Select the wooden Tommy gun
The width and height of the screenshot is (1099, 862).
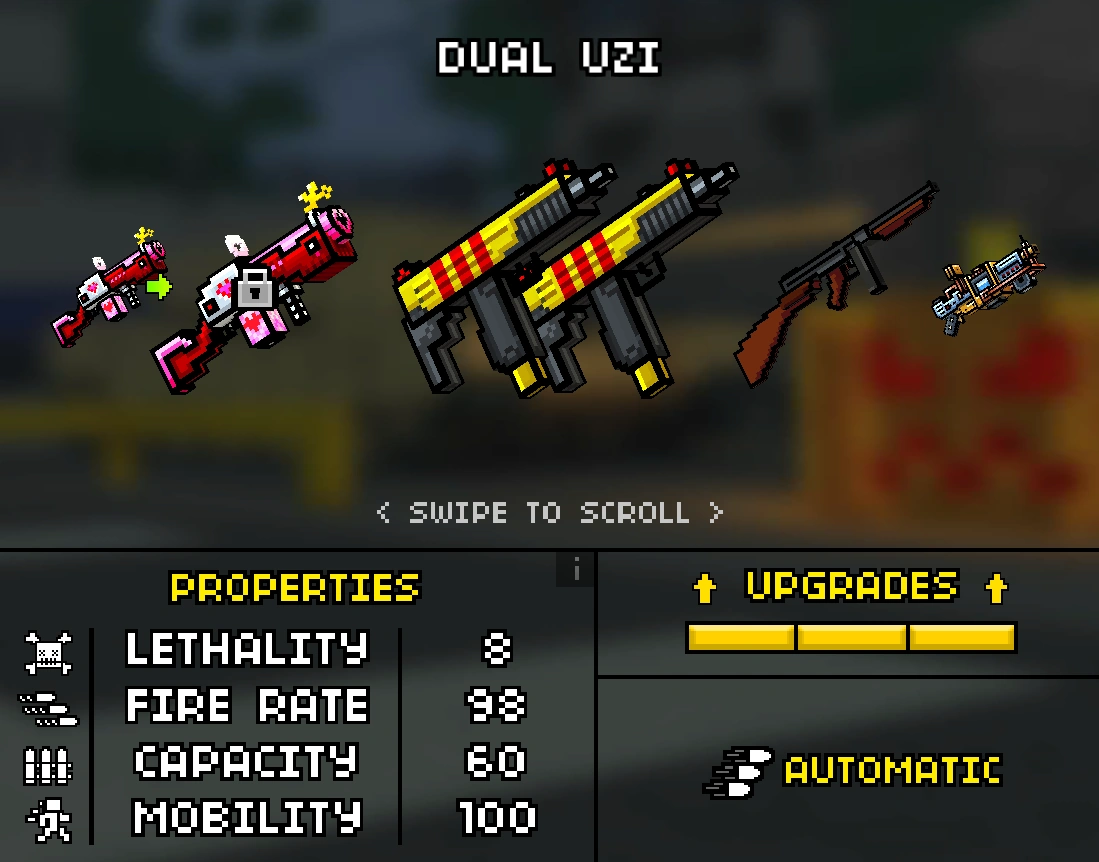pyautogui.click(x=835, y=280)
